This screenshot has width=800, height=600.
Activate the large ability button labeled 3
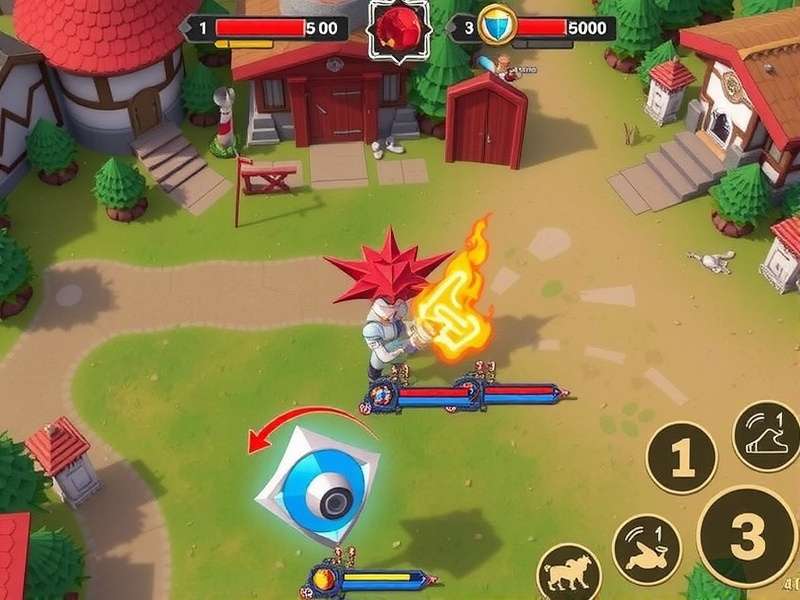[747, 537]
